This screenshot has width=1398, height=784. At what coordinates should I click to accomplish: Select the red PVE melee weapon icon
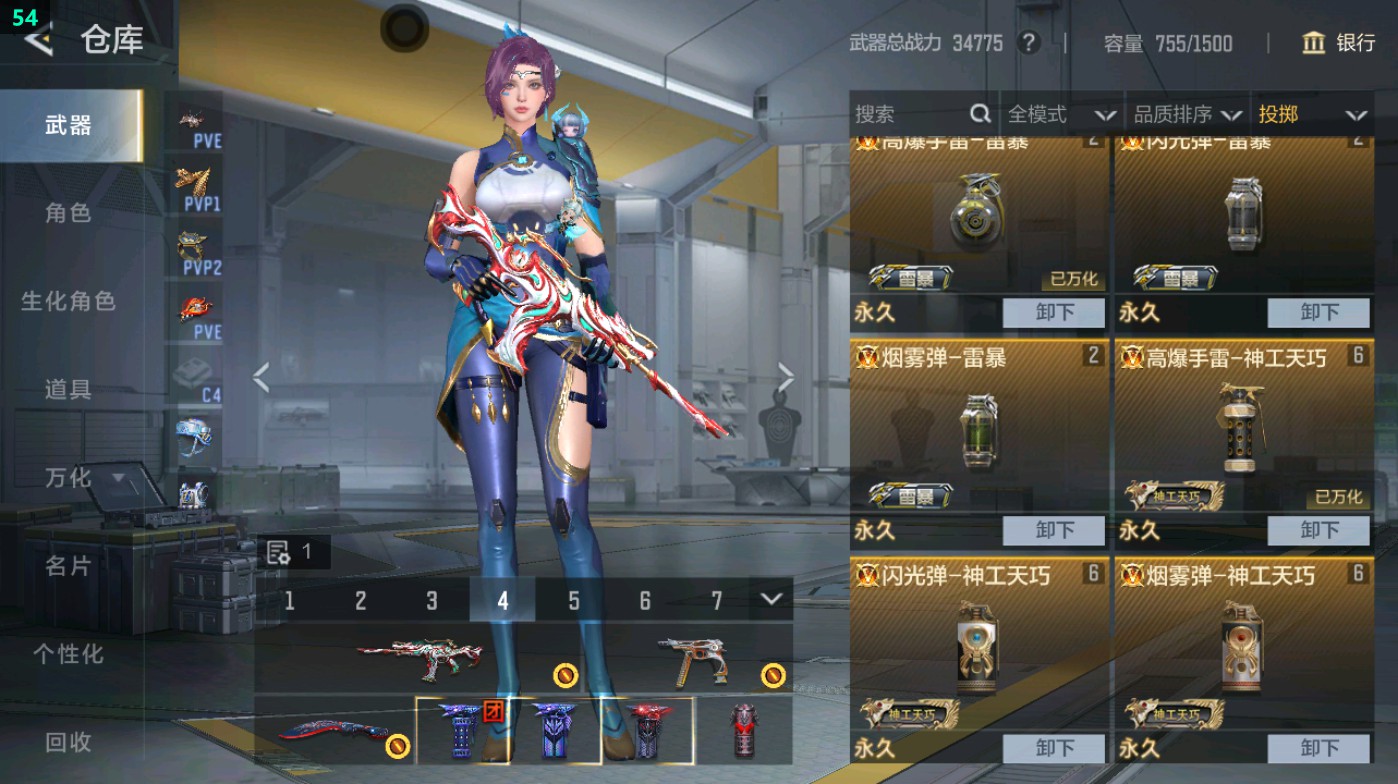tap(196, 308)
